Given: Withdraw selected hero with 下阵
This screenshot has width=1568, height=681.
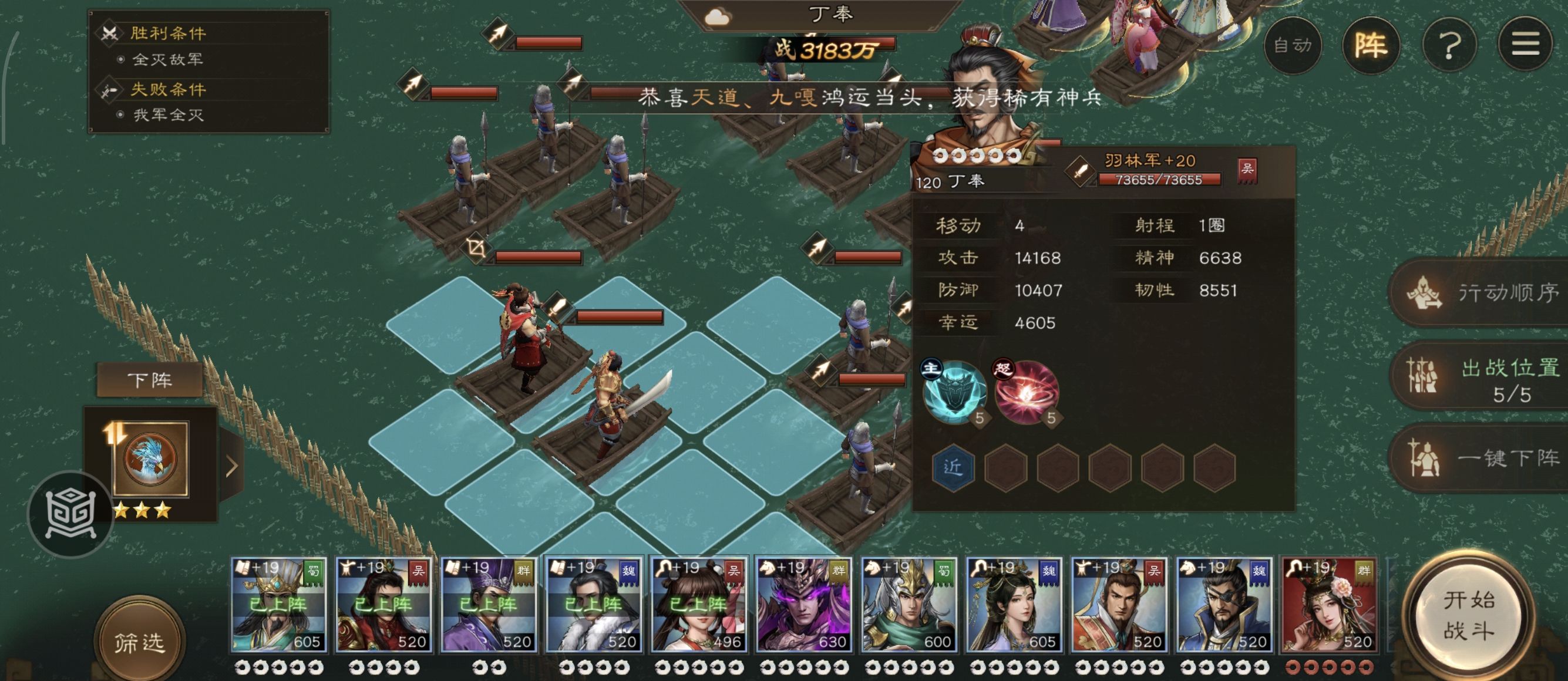Looking at the screenshot, I should pyautogui.click(x=150, y=380).
